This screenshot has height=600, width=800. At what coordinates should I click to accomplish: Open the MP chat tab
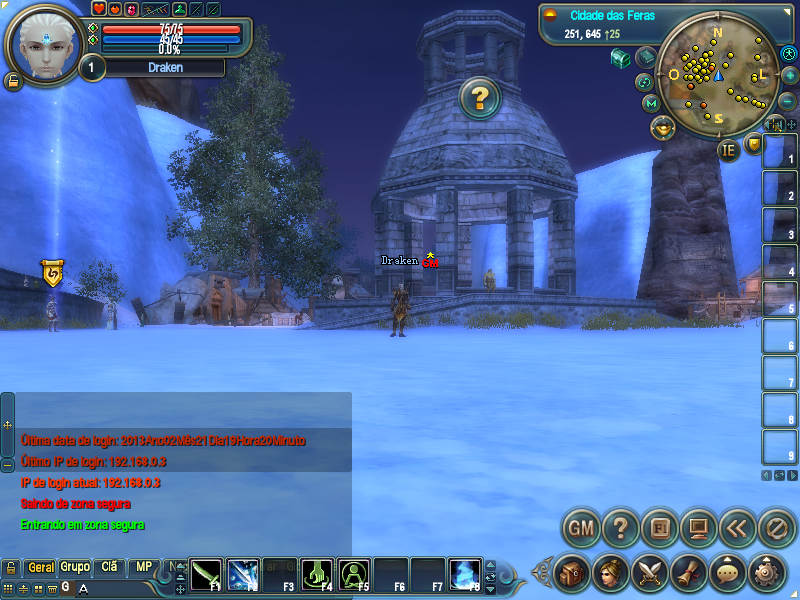pyautogui.click(x=143, y=567)
